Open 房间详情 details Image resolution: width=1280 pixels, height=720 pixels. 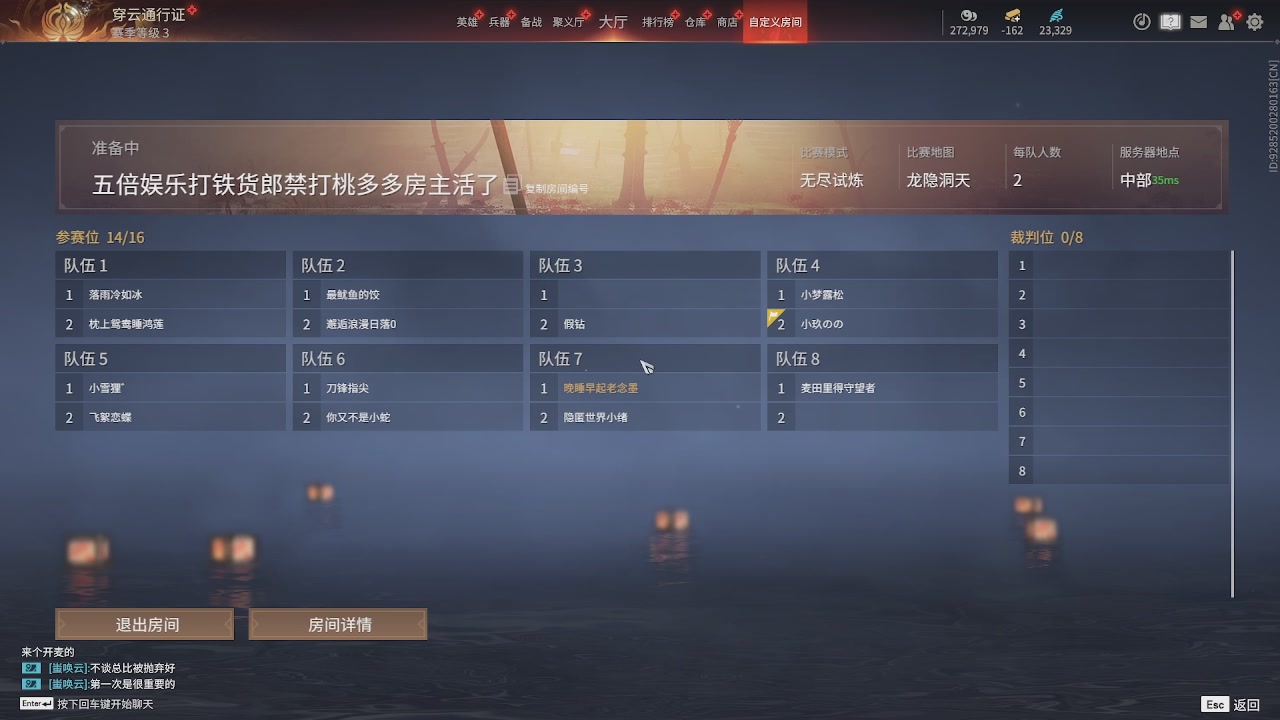pos(337,623)
